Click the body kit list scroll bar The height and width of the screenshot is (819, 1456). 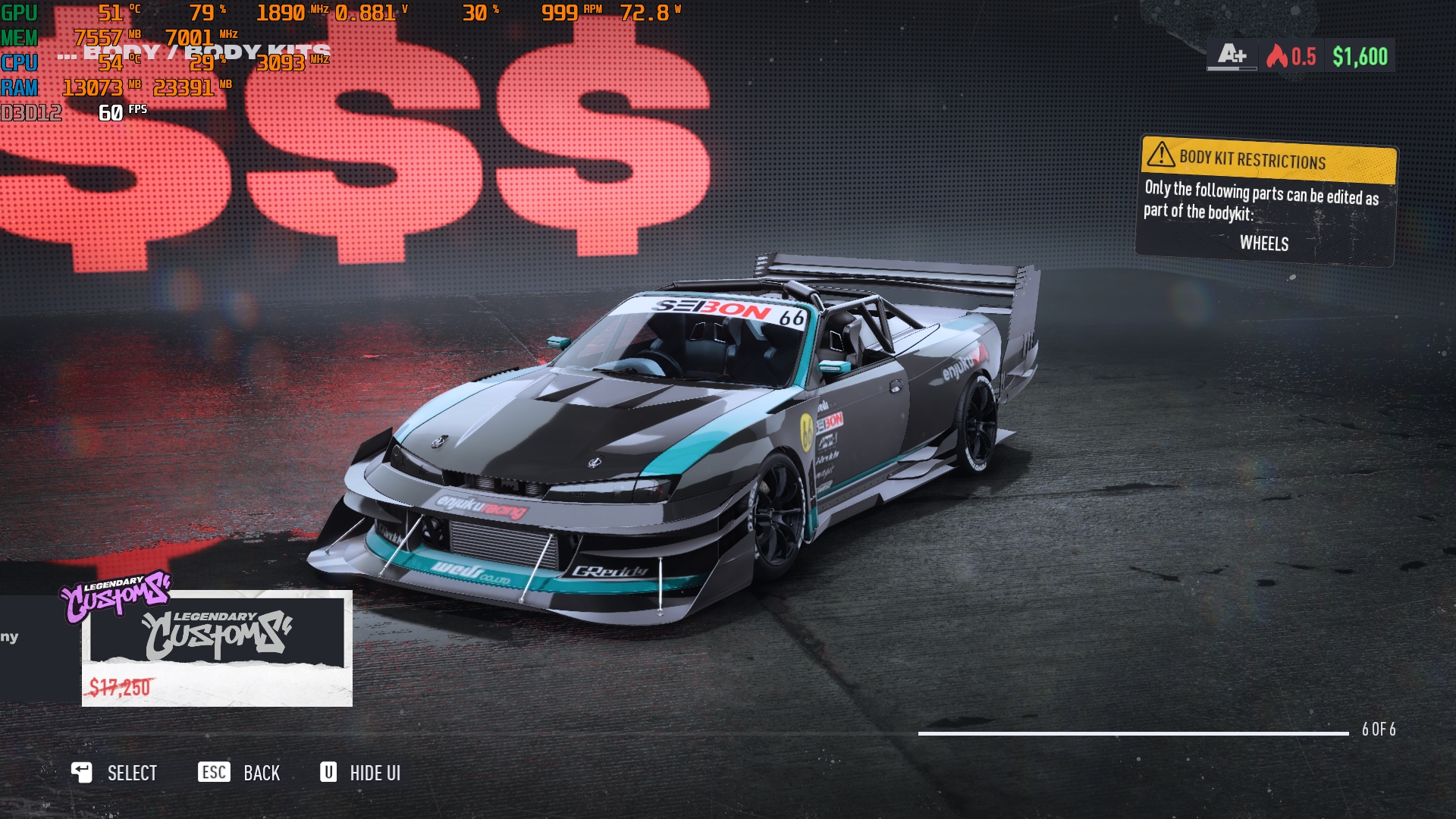click(1133, 733)
